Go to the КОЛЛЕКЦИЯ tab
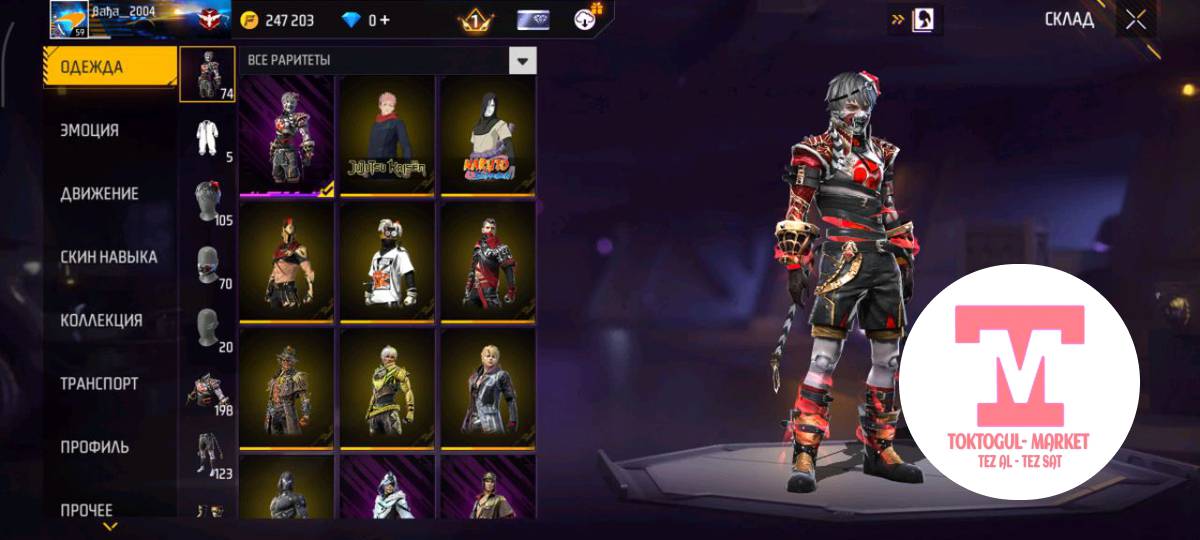The height and width of the screenshot is (540, 1200). (101, 320)
